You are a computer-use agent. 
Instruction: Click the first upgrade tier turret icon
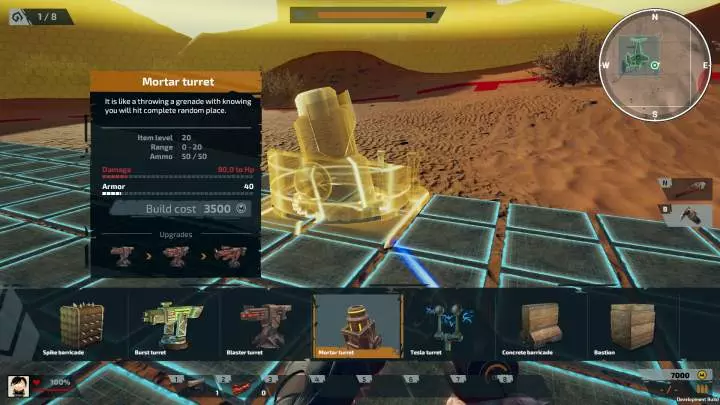coord(124,255)
